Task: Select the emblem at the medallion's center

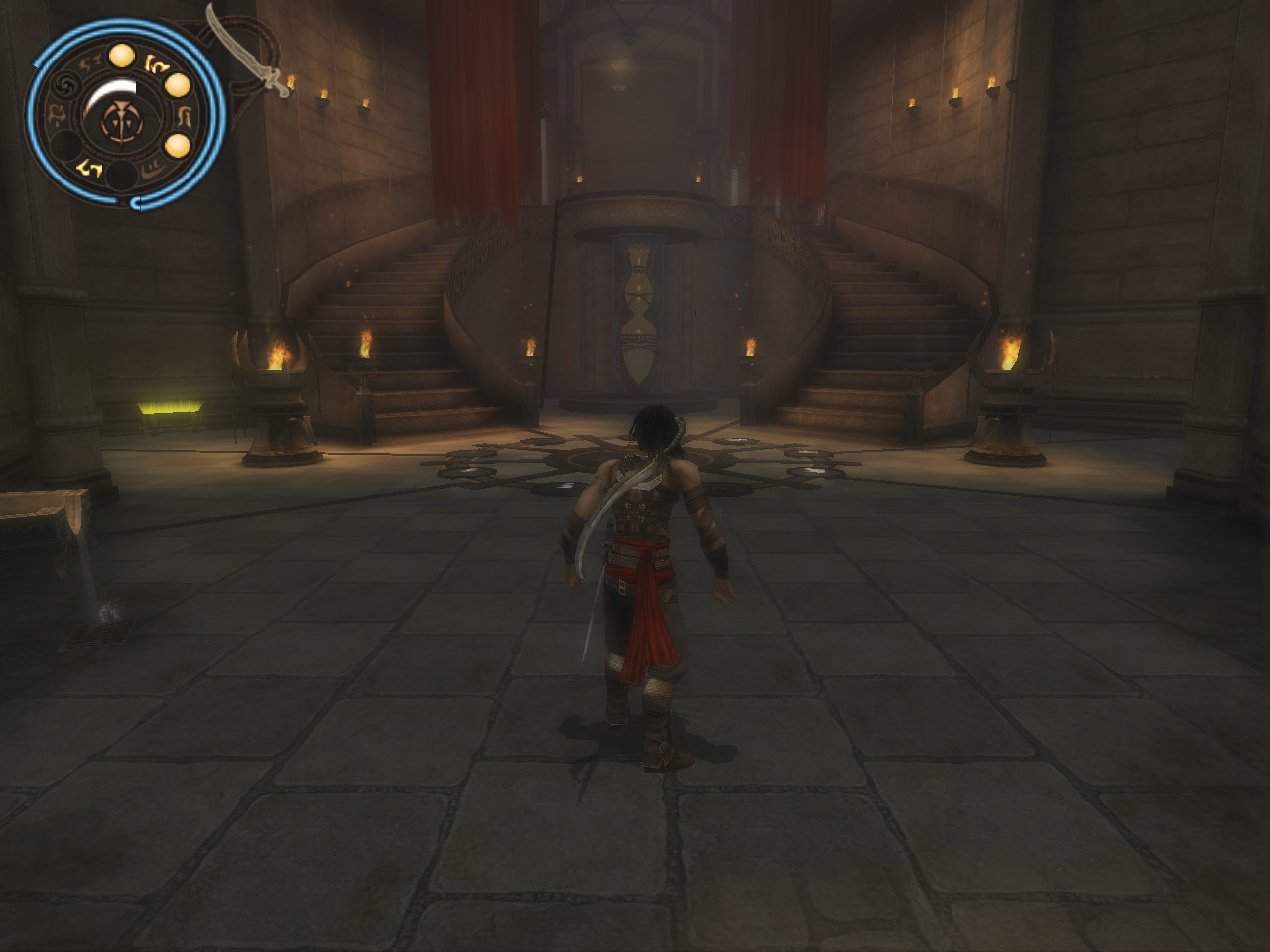Action: (120, 122)
